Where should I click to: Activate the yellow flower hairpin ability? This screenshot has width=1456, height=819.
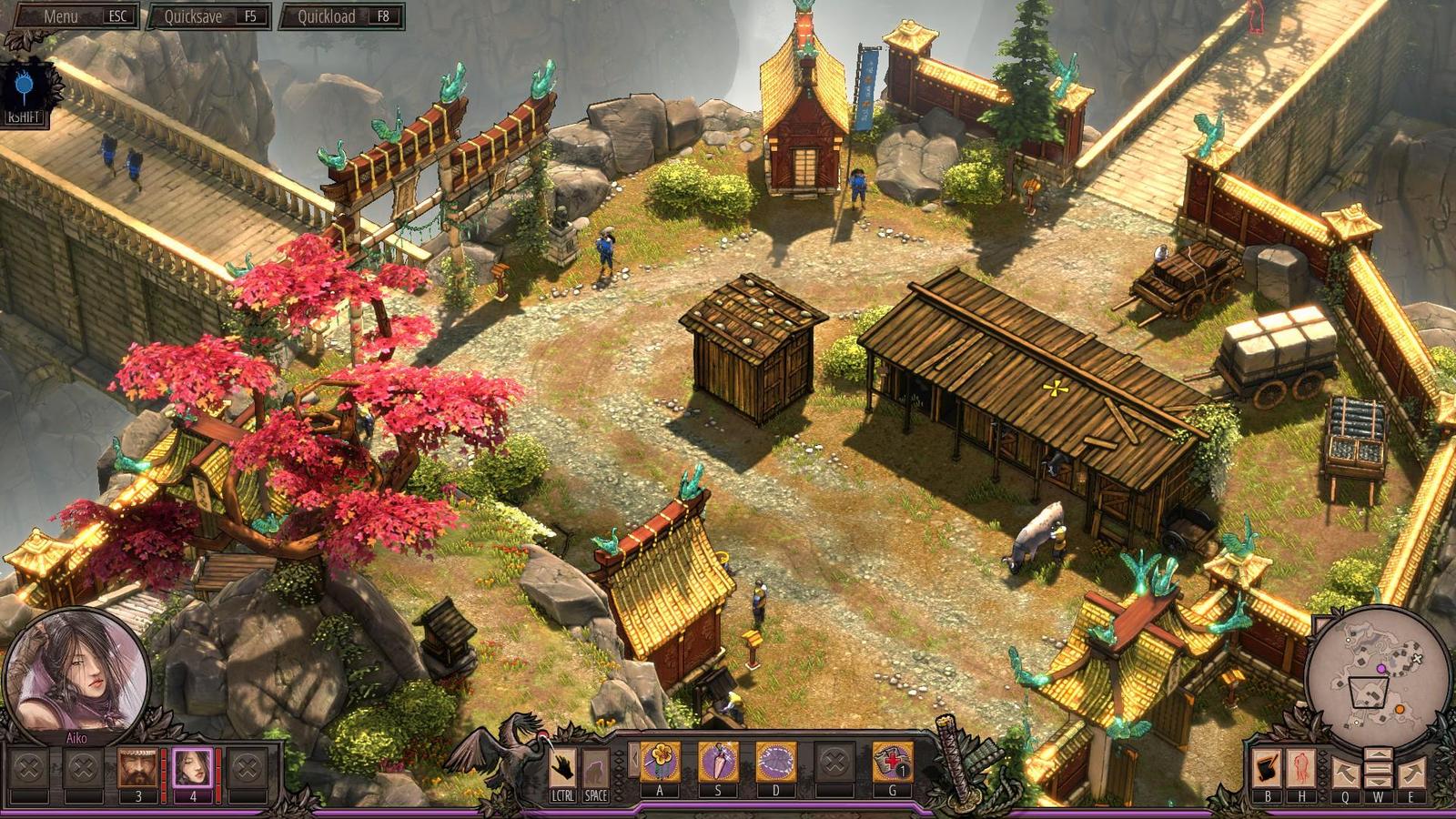pos(660,762)
